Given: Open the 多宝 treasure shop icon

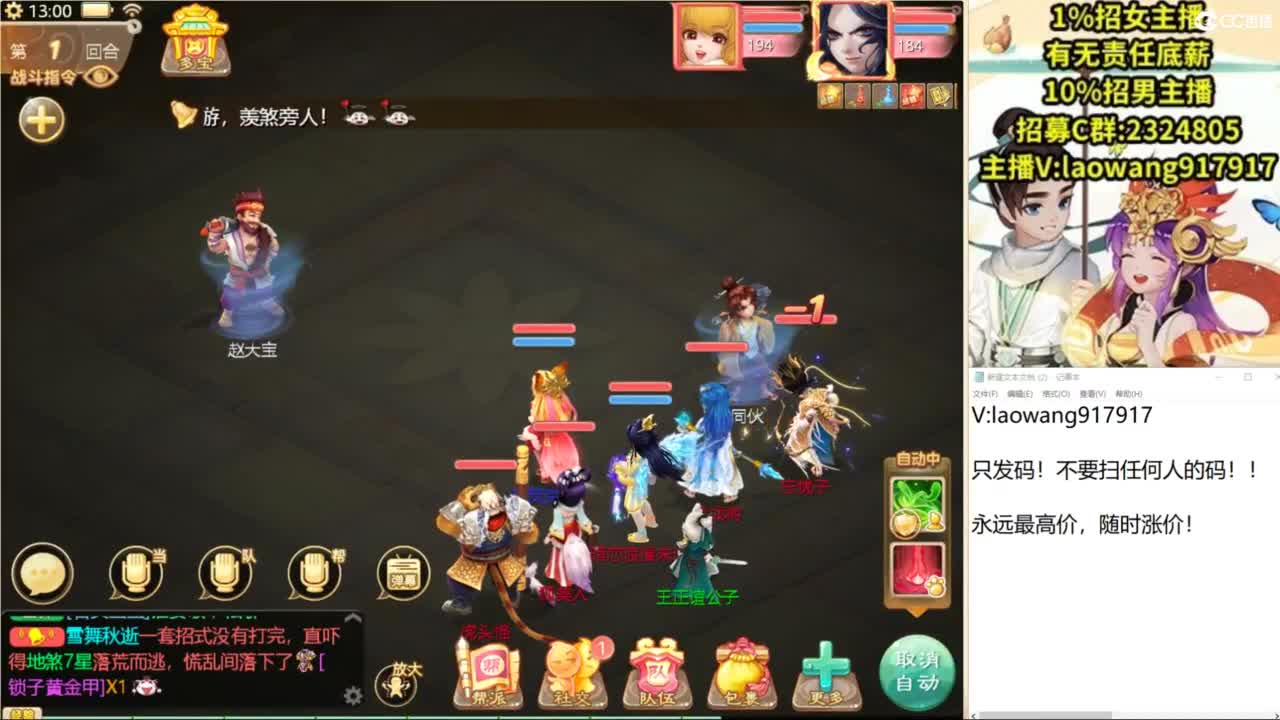Looking at the screenshot, I should tap(196, 42).
